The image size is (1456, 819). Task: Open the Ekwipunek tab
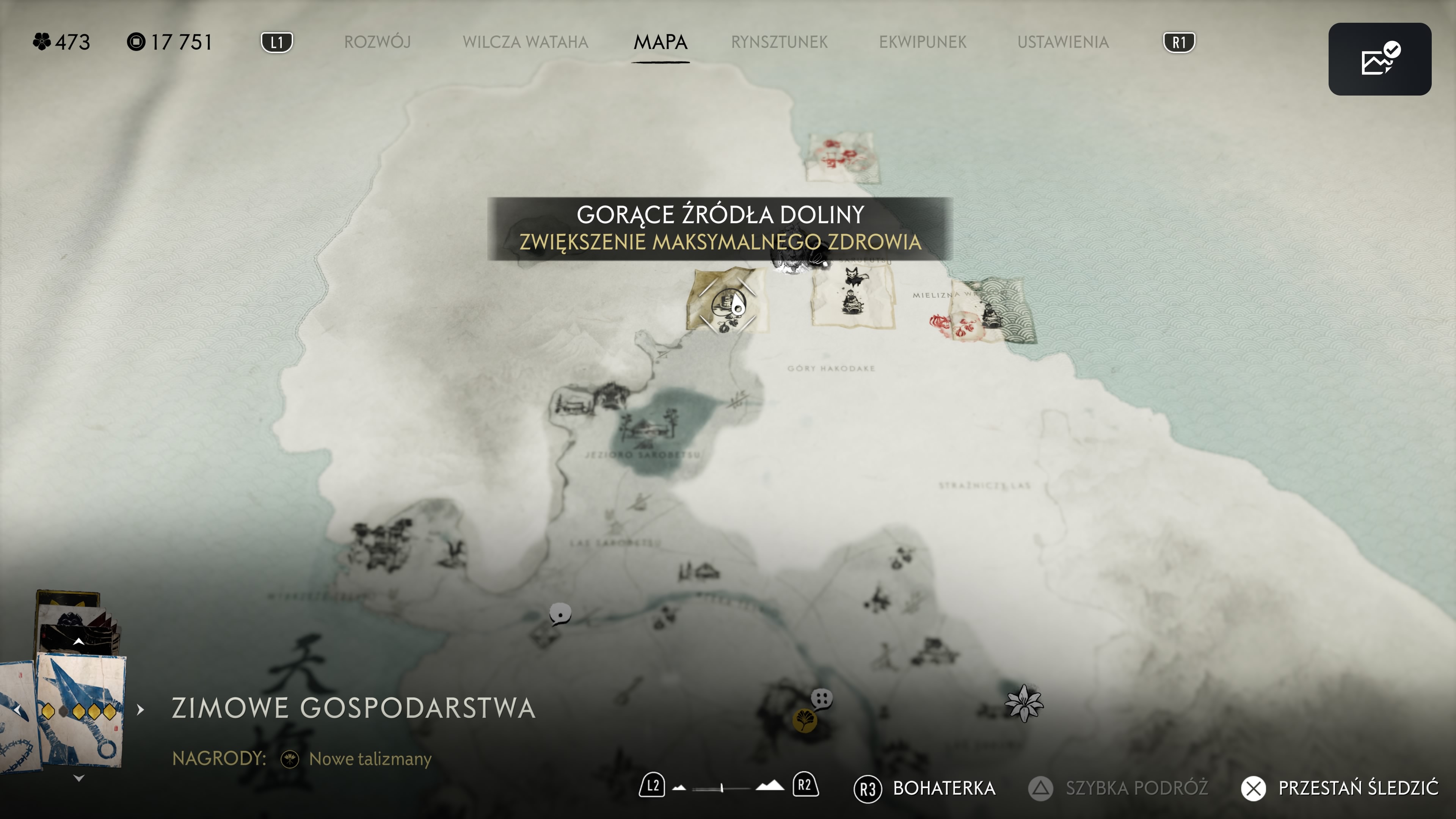click(x=923, y=42)
